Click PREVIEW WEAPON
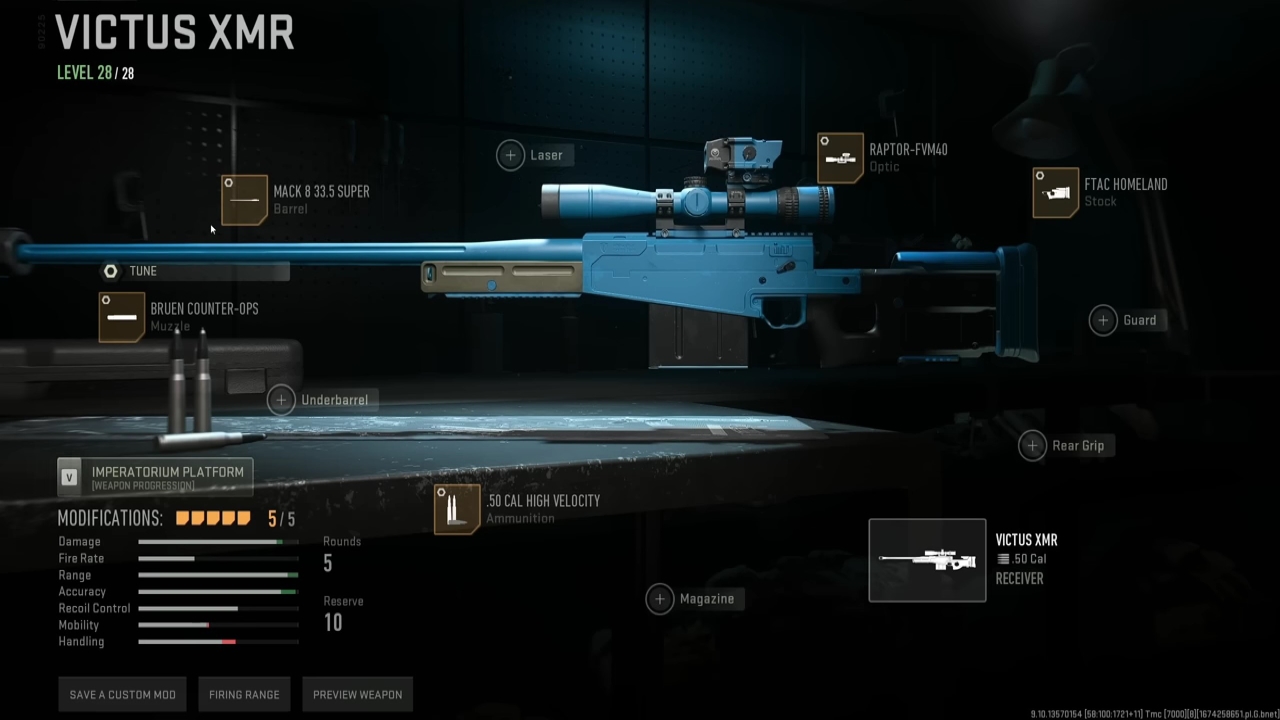This screenshot has height=720, width=1280. (357, 694)
